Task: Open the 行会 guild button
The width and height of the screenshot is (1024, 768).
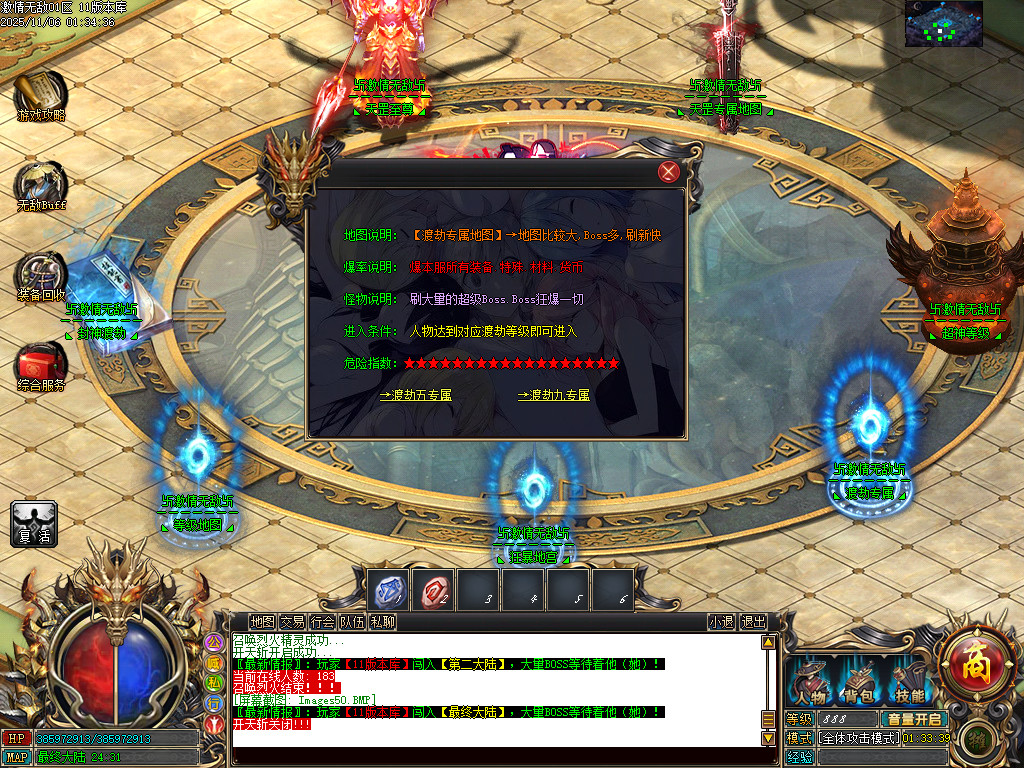Action: pyautogui.click(x=322, y=622)
